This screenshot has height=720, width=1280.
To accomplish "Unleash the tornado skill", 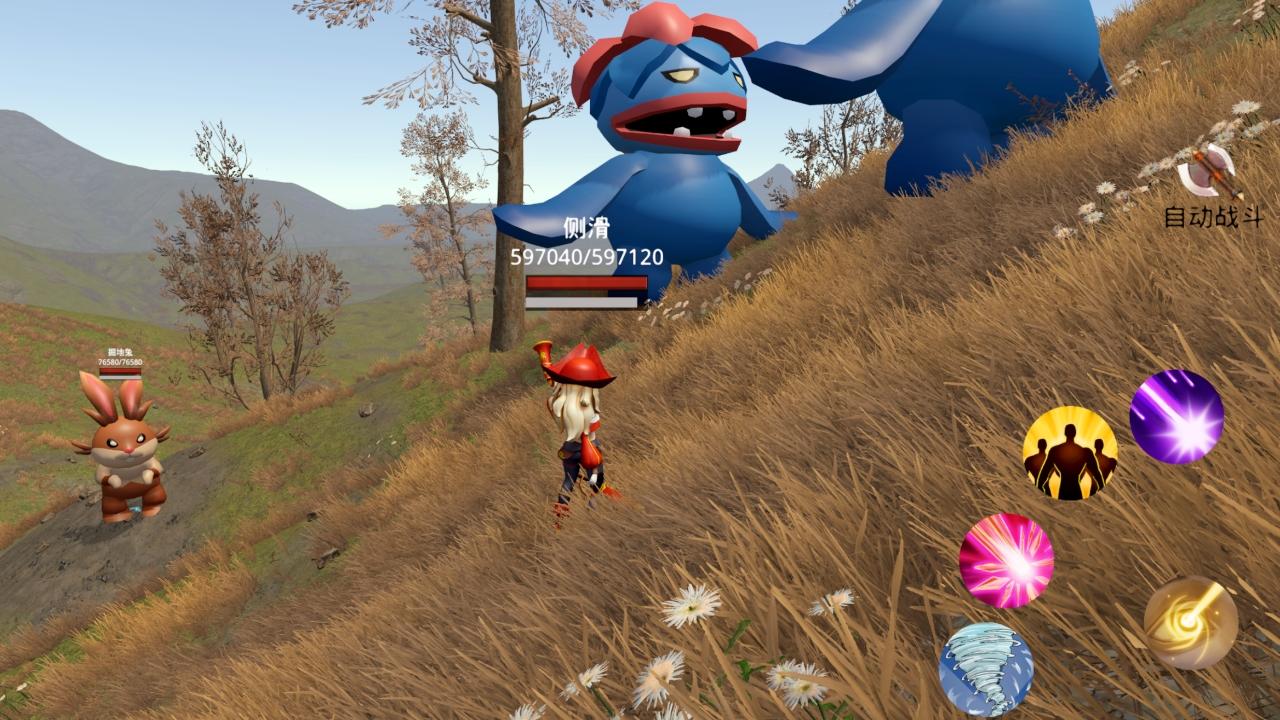I will (x=986, y=669).
